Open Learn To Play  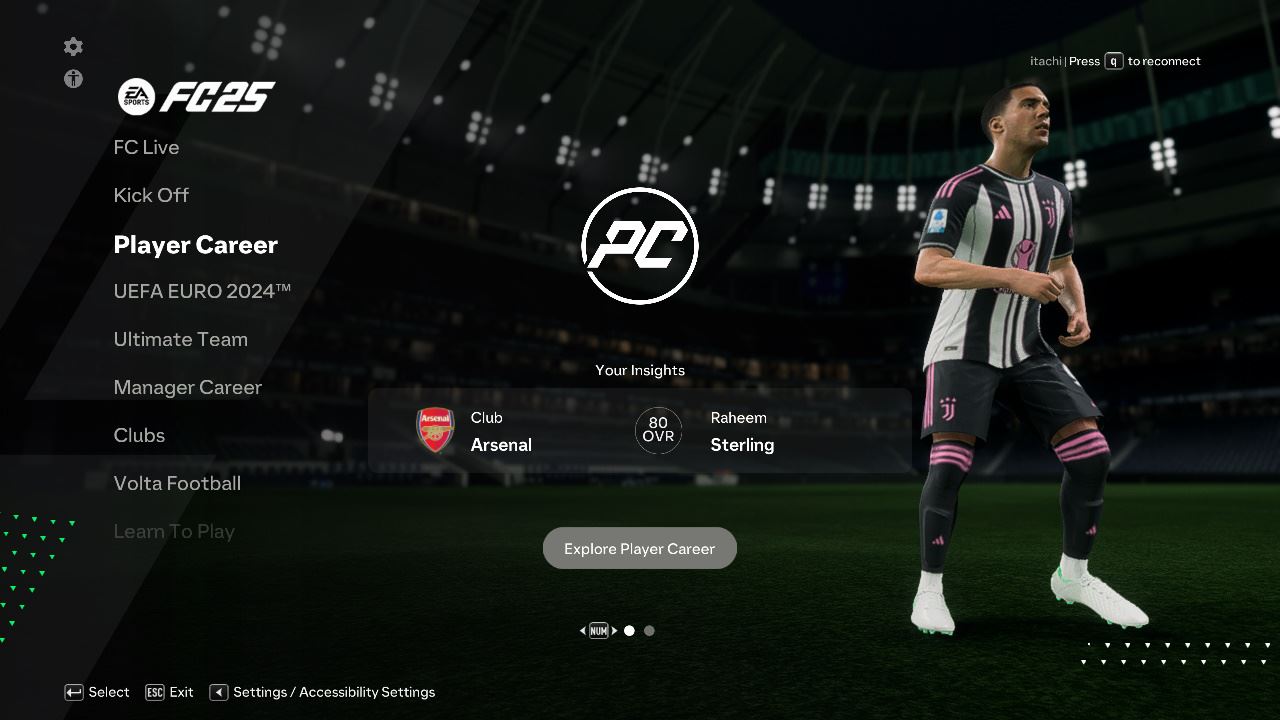pyautogui.click(x=174, y=531)
